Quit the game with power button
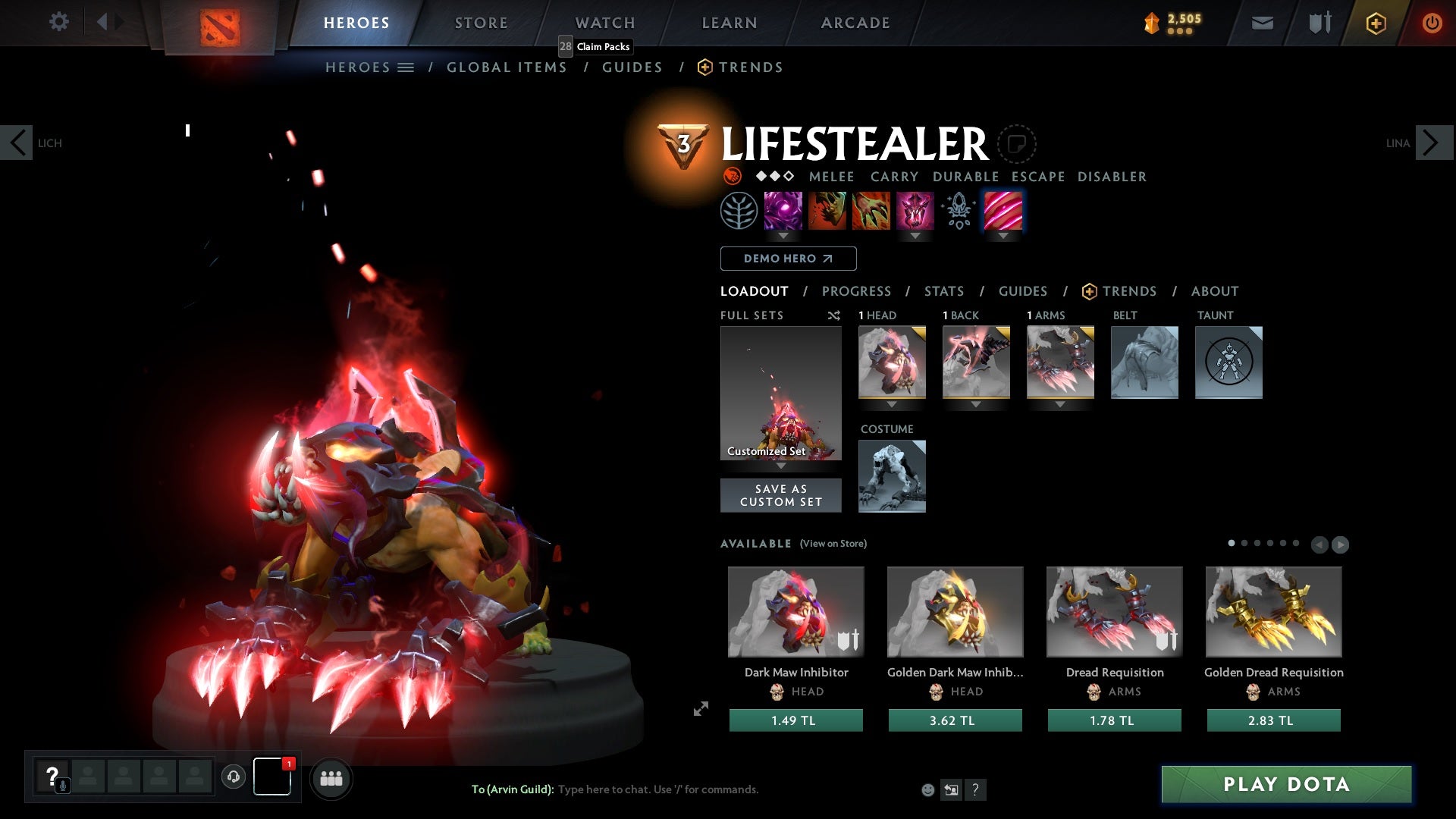 click(1432, 23)
